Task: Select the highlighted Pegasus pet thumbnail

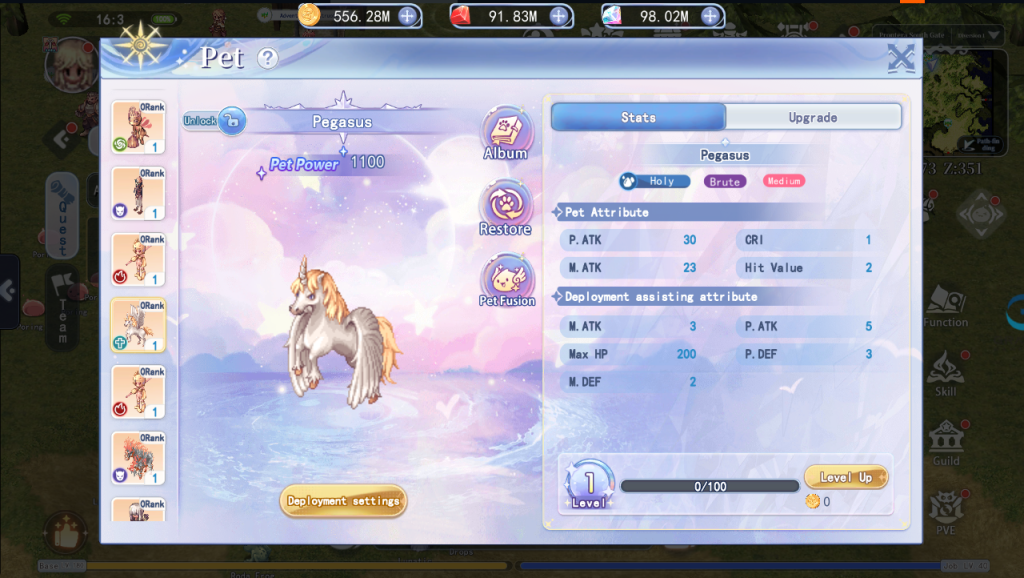Action: click(x=138, y=324)
